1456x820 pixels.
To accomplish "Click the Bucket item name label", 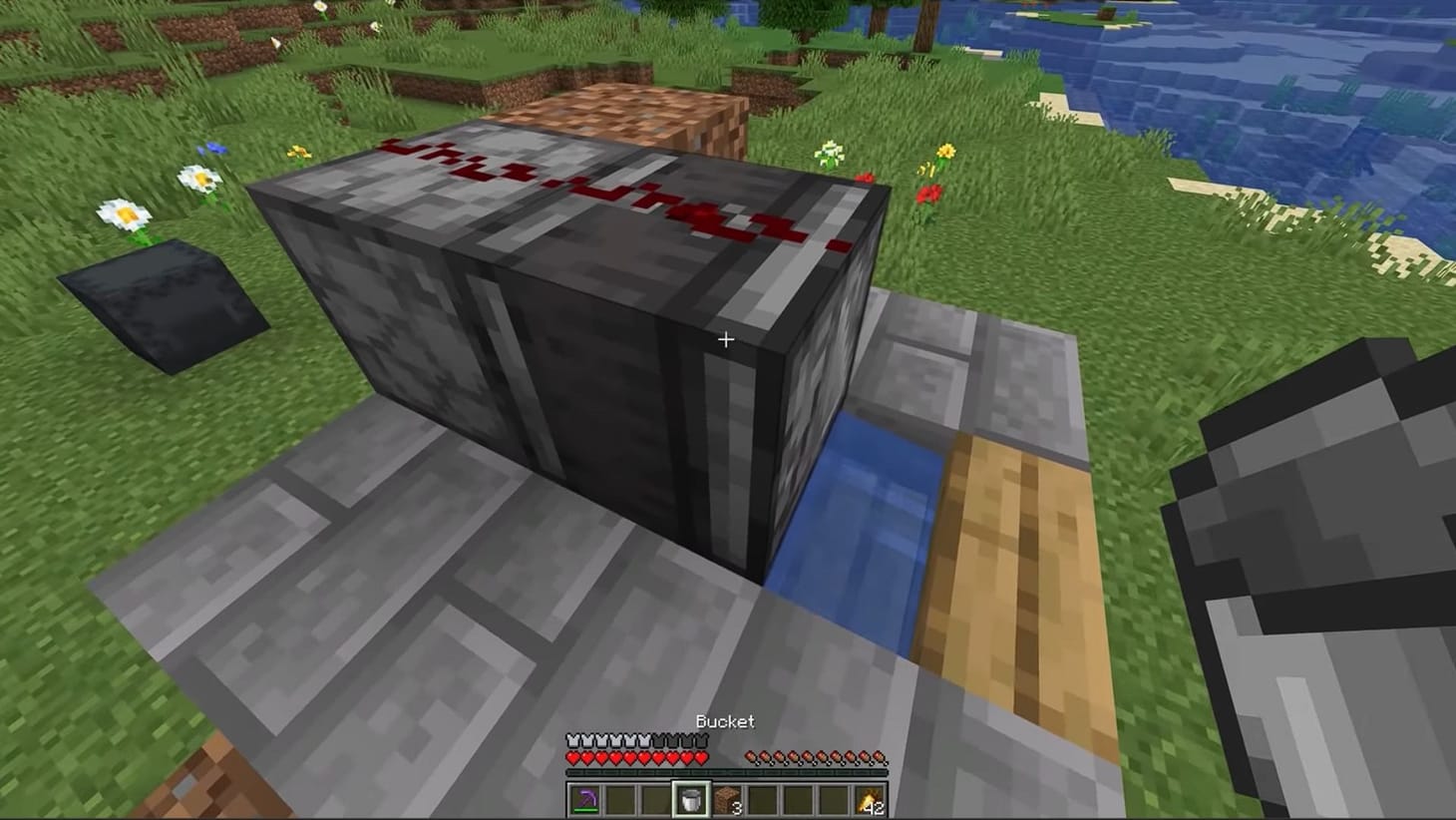I will [x=725, y=721].
